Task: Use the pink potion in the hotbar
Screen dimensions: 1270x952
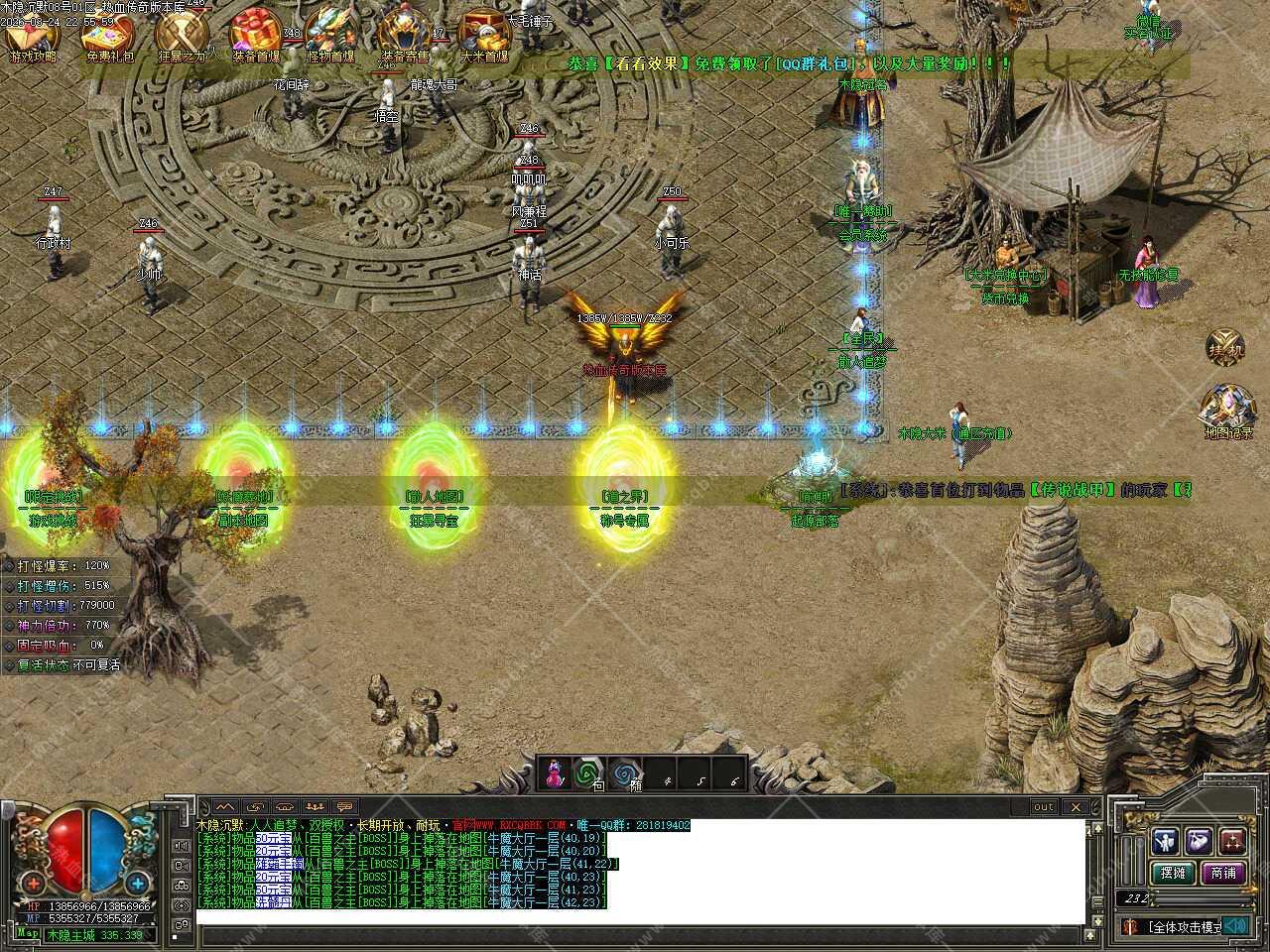Action: [558, 773]
